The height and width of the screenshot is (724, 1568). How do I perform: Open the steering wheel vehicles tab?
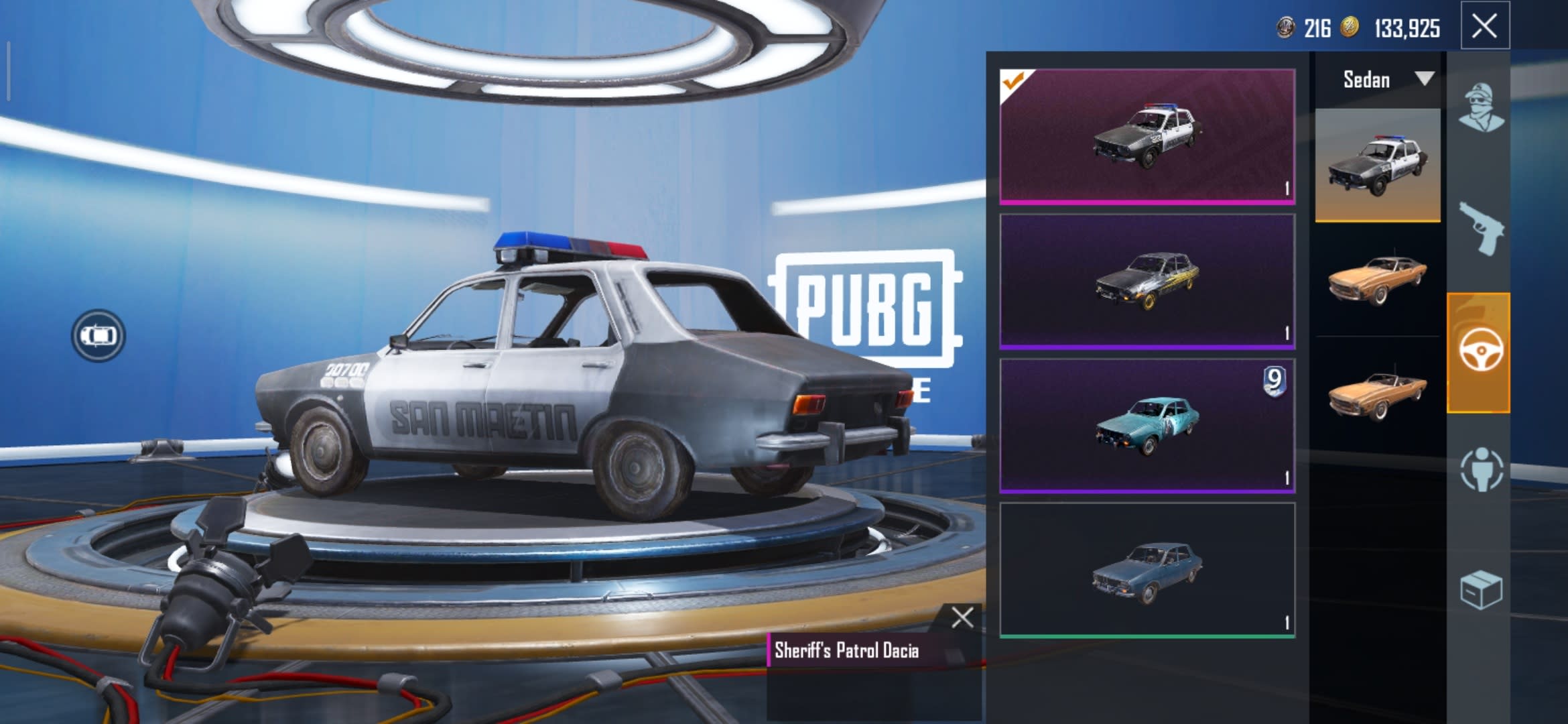[x=1479, y=352]
